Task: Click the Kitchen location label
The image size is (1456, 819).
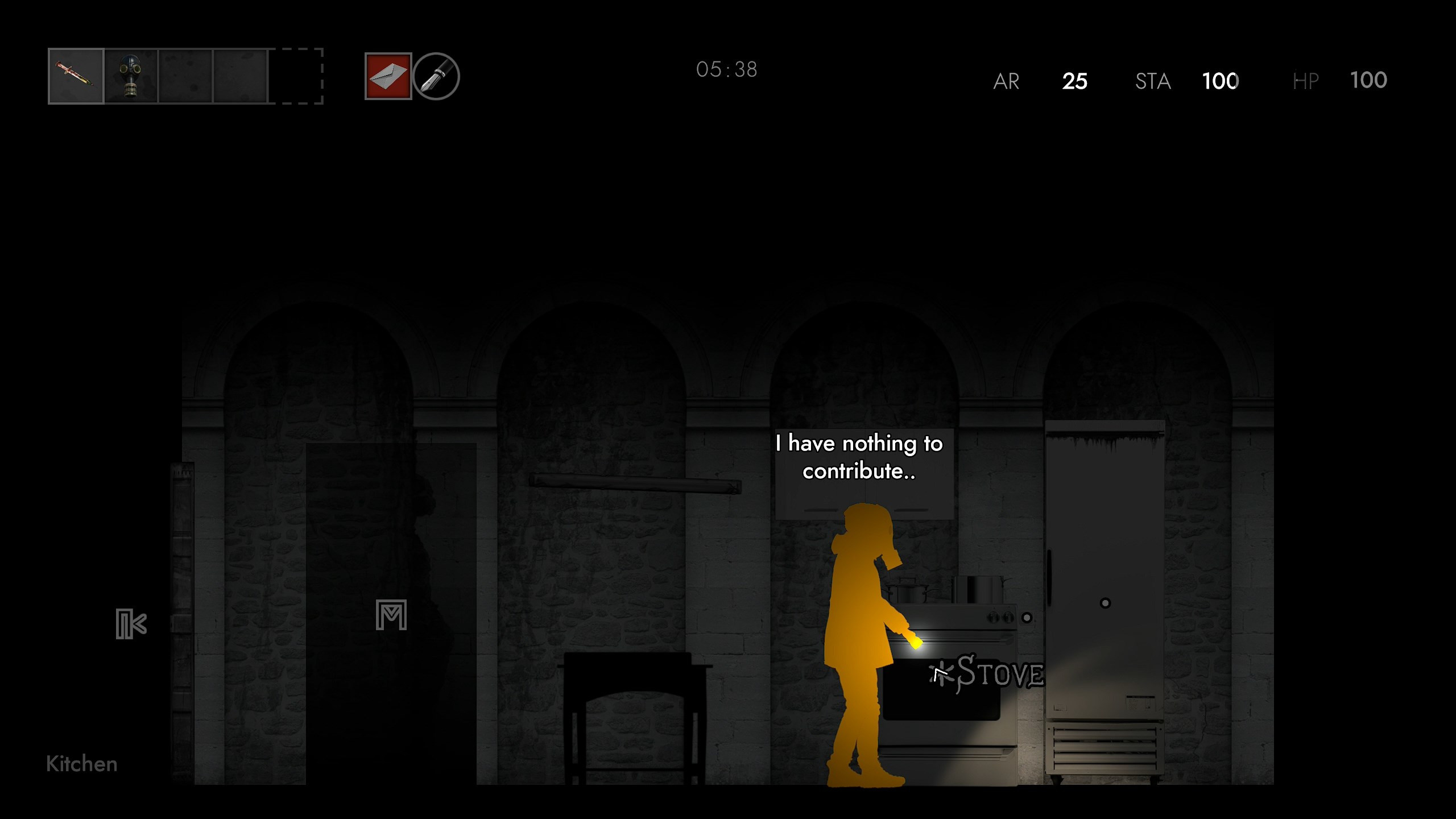Action: point(81,764)
